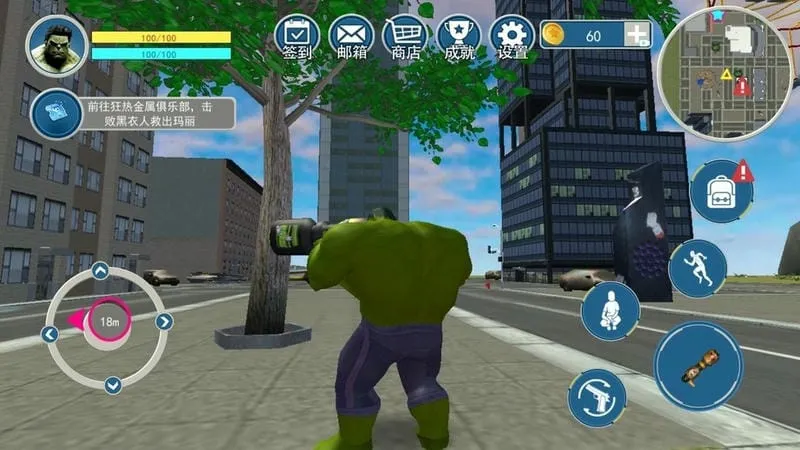Open the 设置 settings menu
Image resolution: width=800 pixels, height=450 pixels.
pos(513,36)
